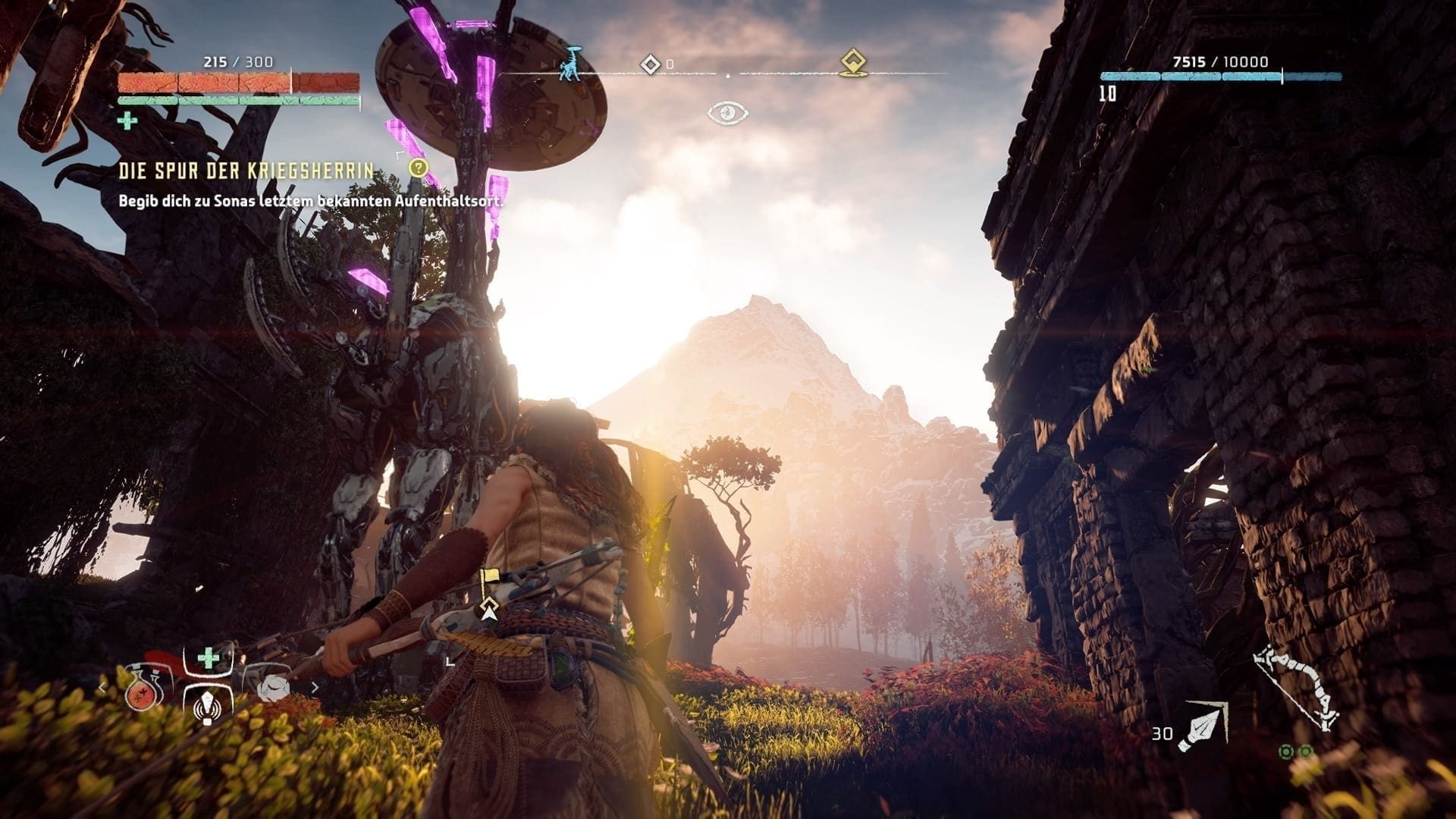Select the yellow quest marker on the compass
Image resolution: width=1456 pixels, height=819 pixels.
pos(853,63)
